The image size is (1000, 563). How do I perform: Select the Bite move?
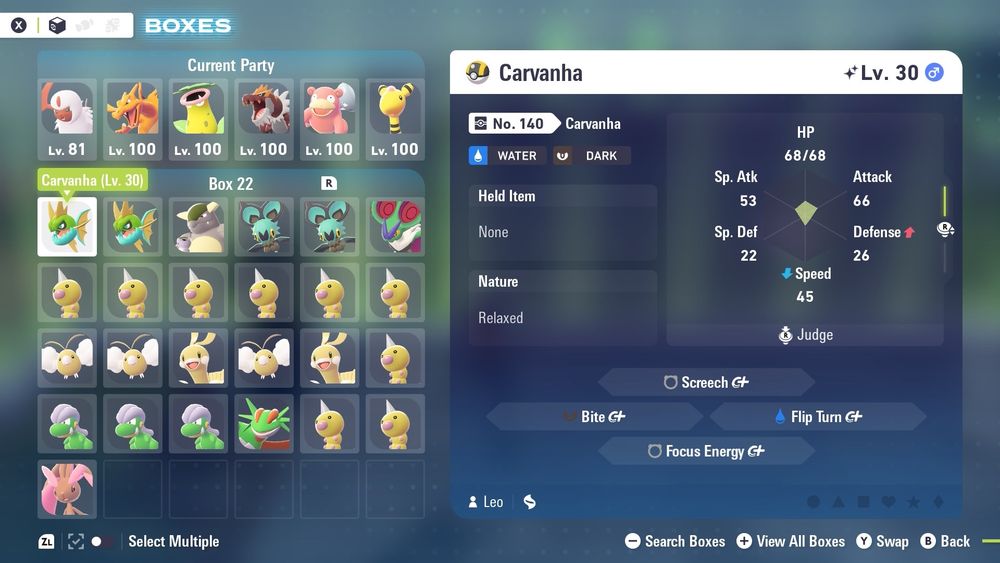[594, 416]
